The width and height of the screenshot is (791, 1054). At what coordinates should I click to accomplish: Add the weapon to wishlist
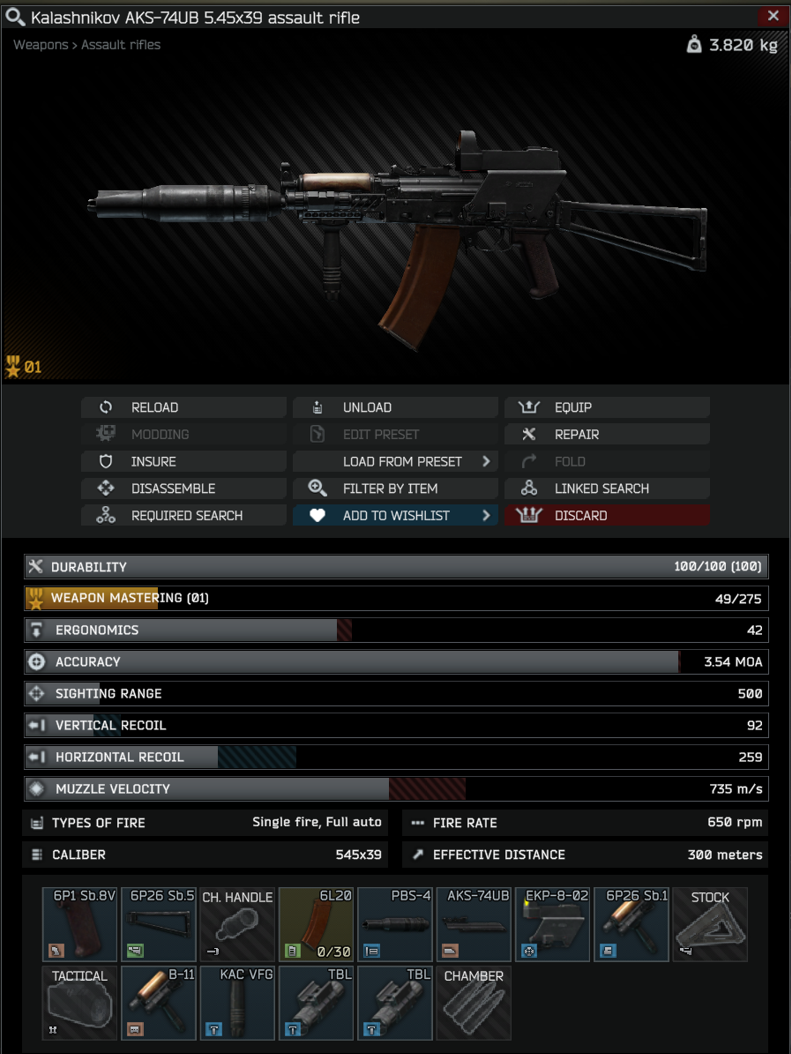point(395,516)
